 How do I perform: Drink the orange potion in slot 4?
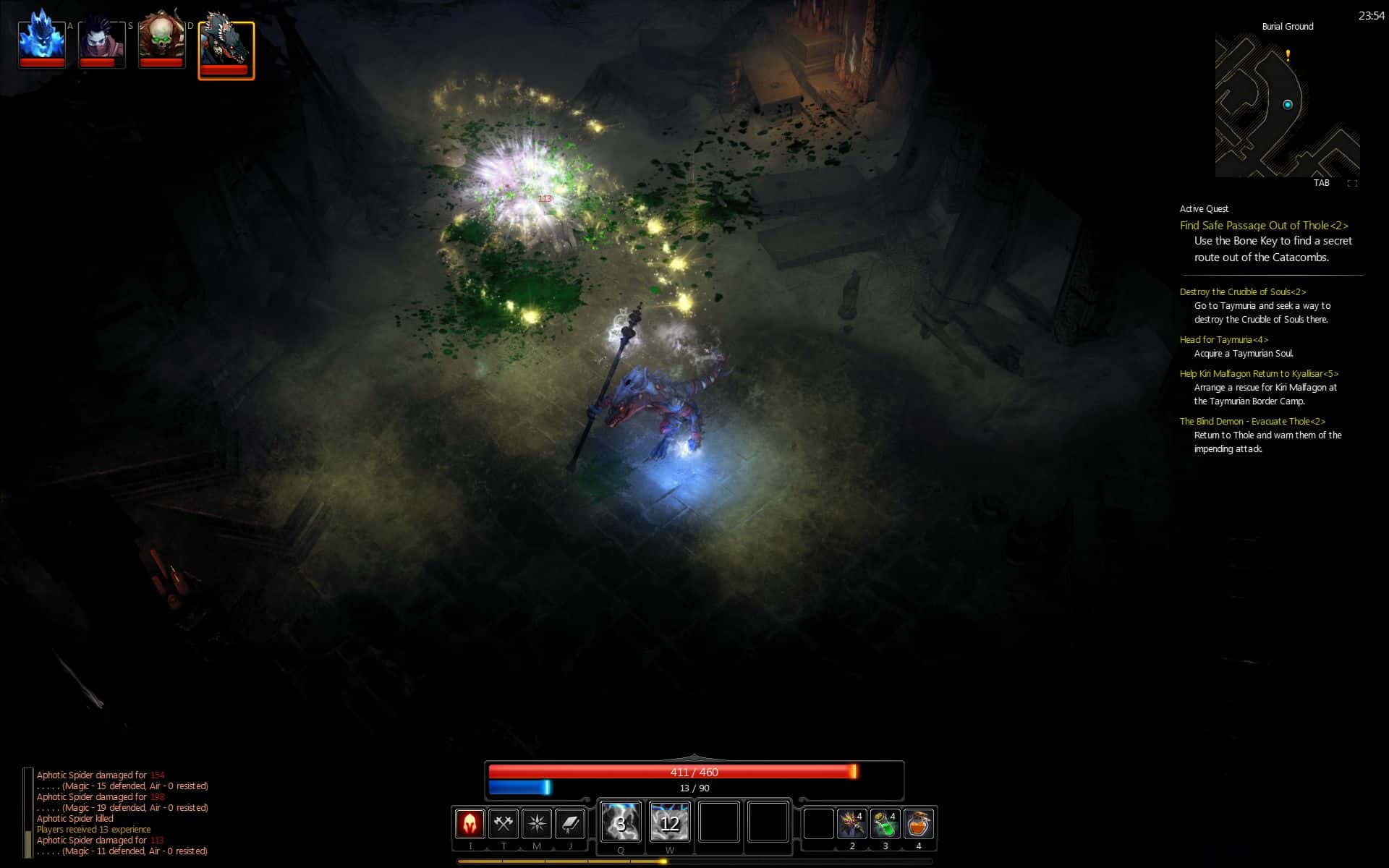pyautogui.click(x=918, y=824)
